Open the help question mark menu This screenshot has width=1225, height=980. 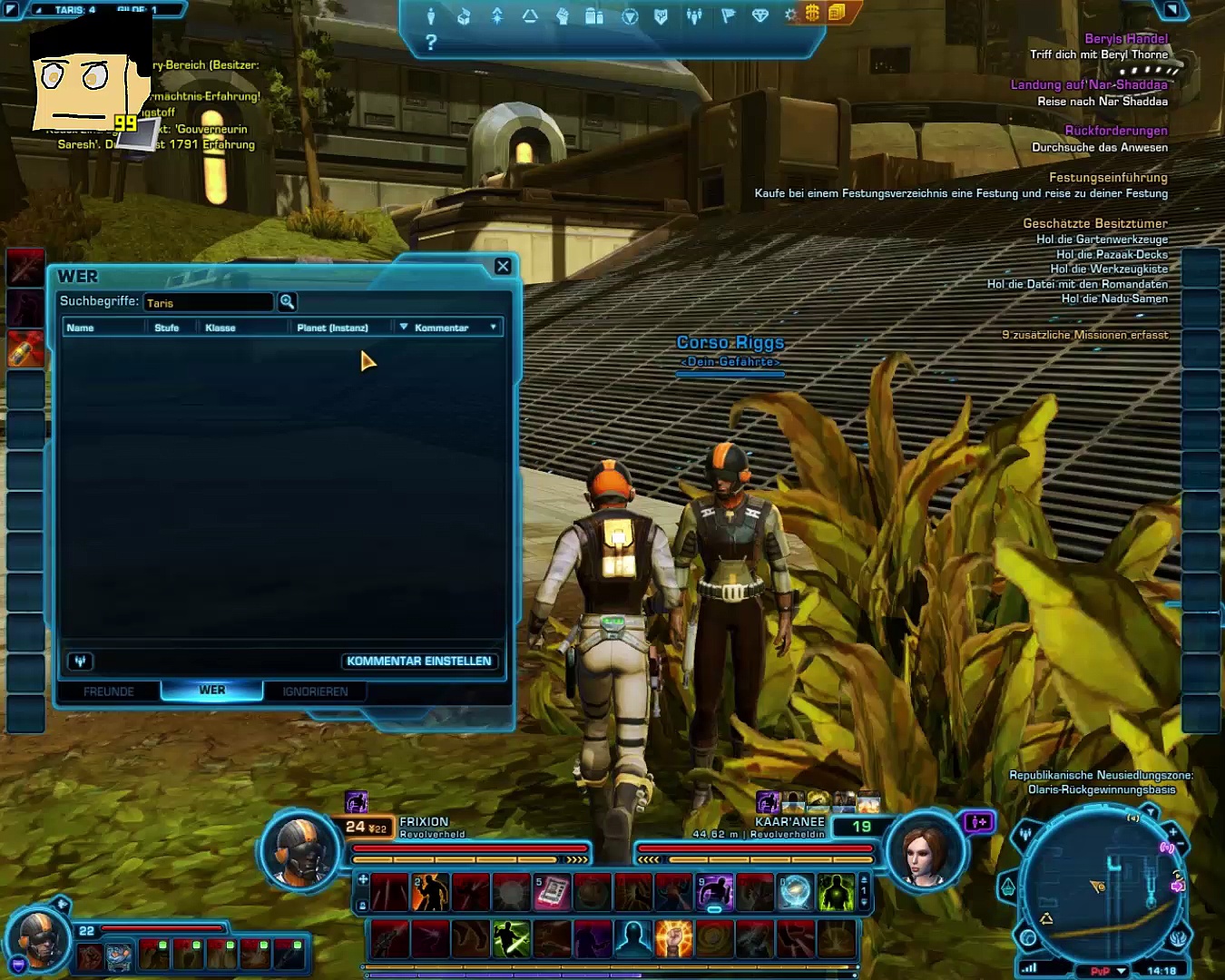tap(431, 42)
